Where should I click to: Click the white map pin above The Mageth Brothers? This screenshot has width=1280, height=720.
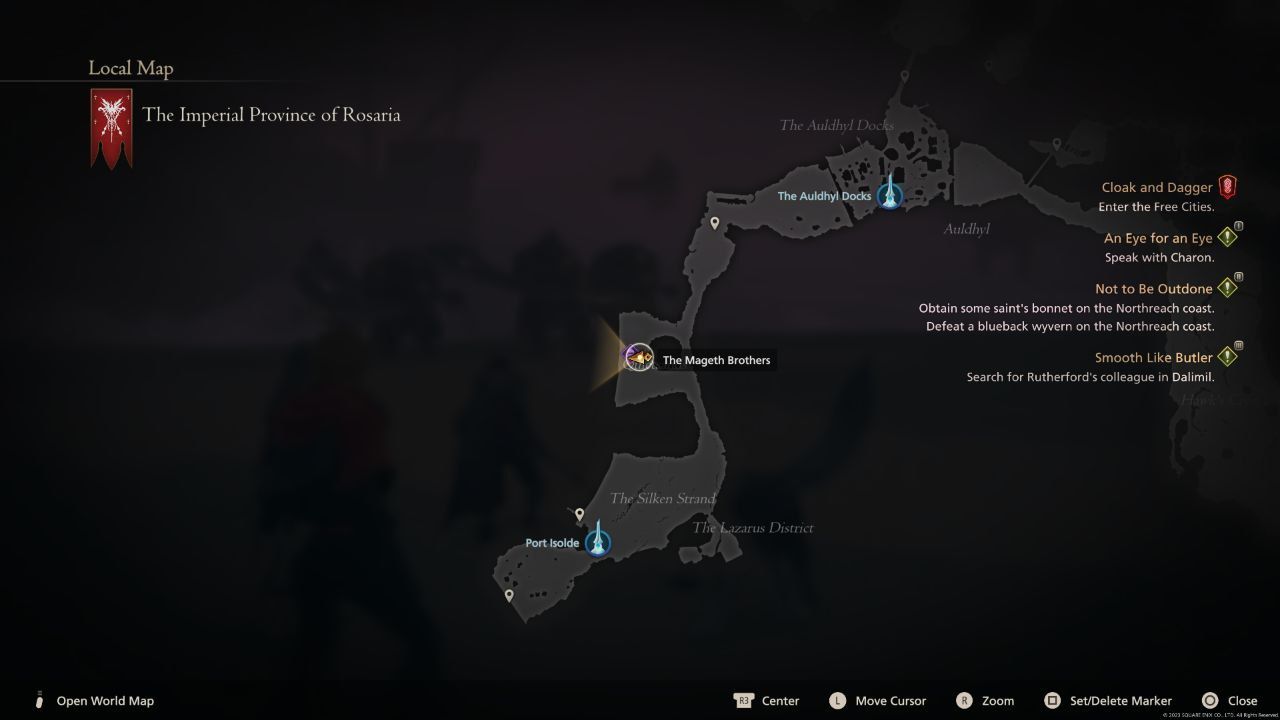tap(714, 224)
